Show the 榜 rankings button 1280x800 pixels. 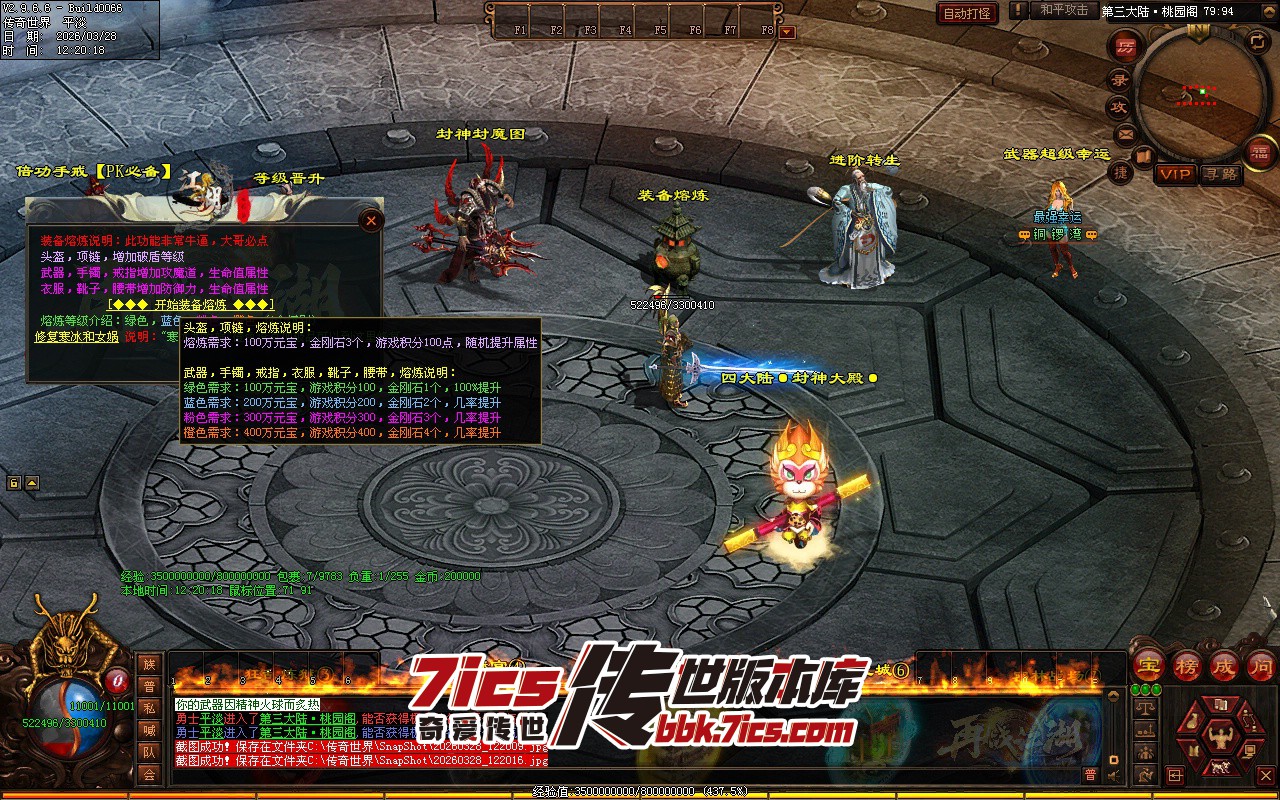pyautogui.click(x=1187, y=665)
